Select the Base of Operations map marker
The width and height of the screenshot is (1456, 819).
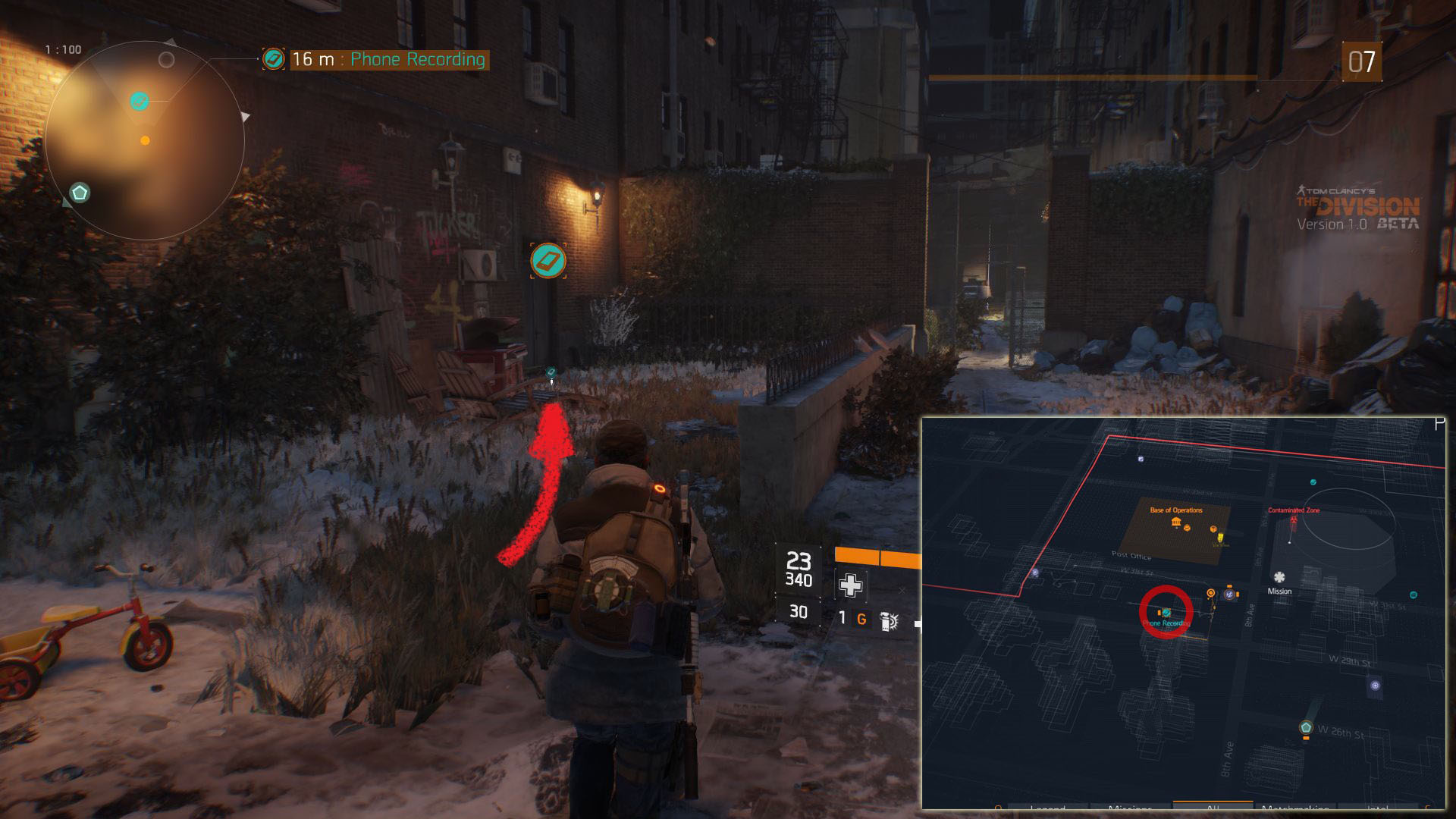point(1176,522)
